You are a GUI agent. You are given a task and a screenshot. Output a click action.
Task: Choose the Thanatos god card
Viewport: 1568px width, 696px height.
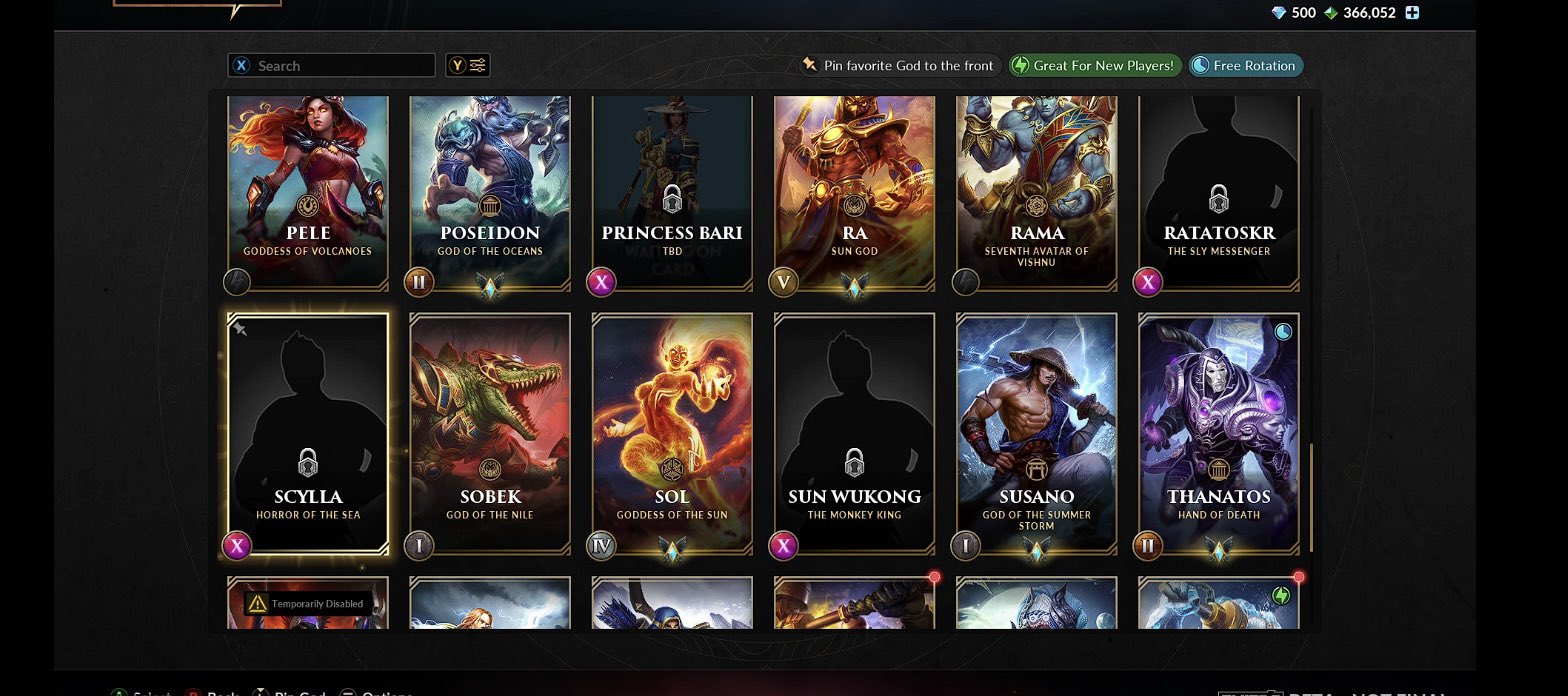click(1218, 433)
